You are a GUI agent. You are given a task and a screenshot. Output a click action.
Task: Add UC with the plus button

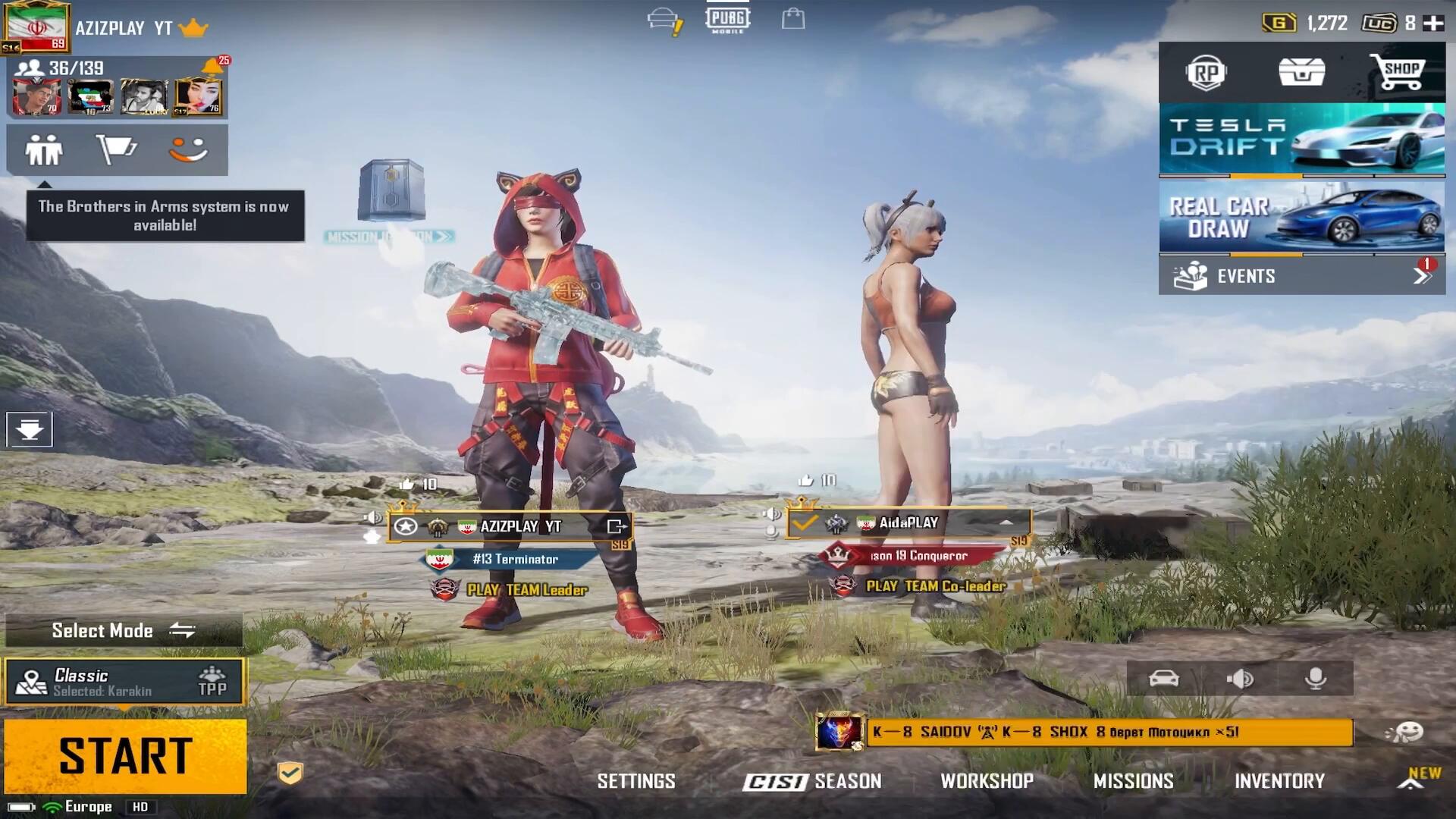click(1433, 24)
